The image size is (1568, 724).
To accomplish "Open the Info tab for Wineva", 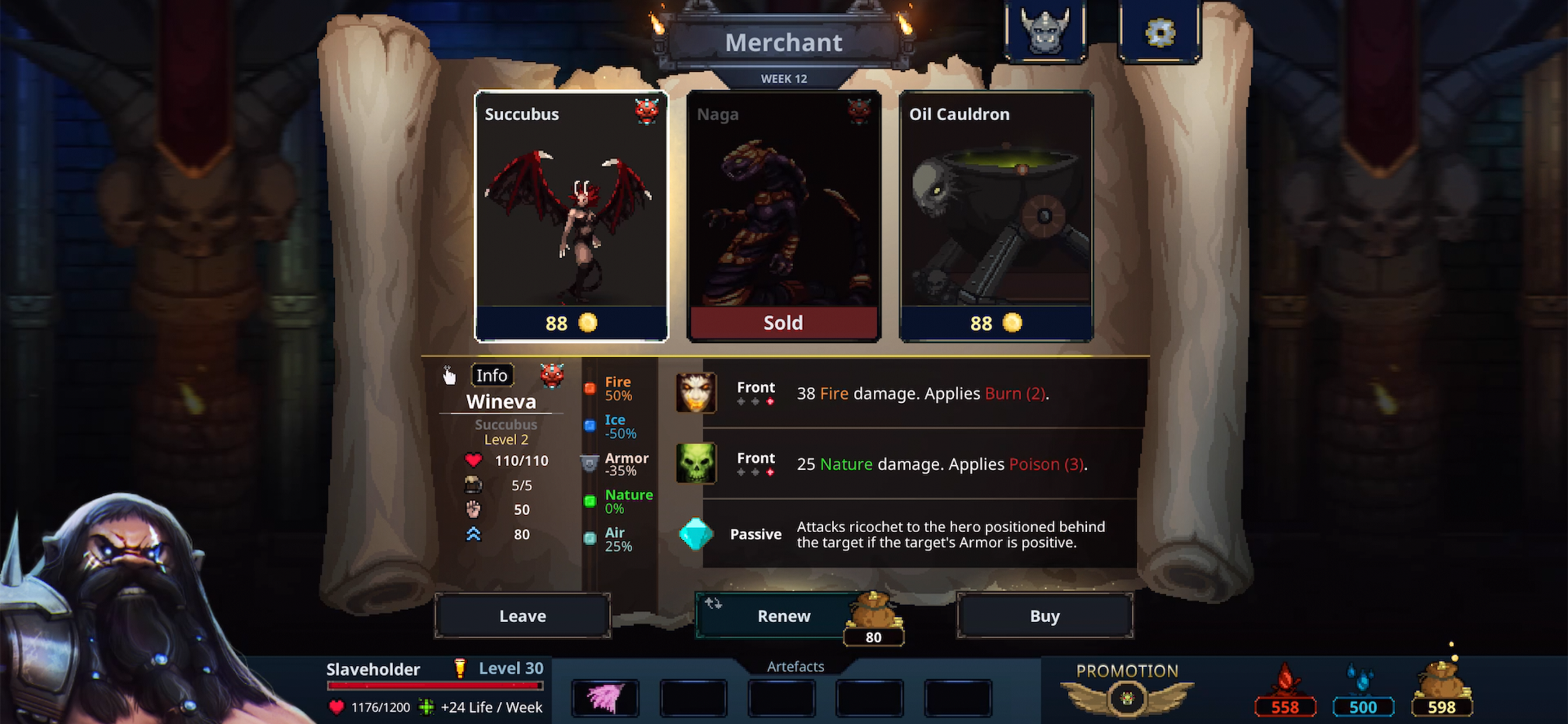I will coord(491,375).
